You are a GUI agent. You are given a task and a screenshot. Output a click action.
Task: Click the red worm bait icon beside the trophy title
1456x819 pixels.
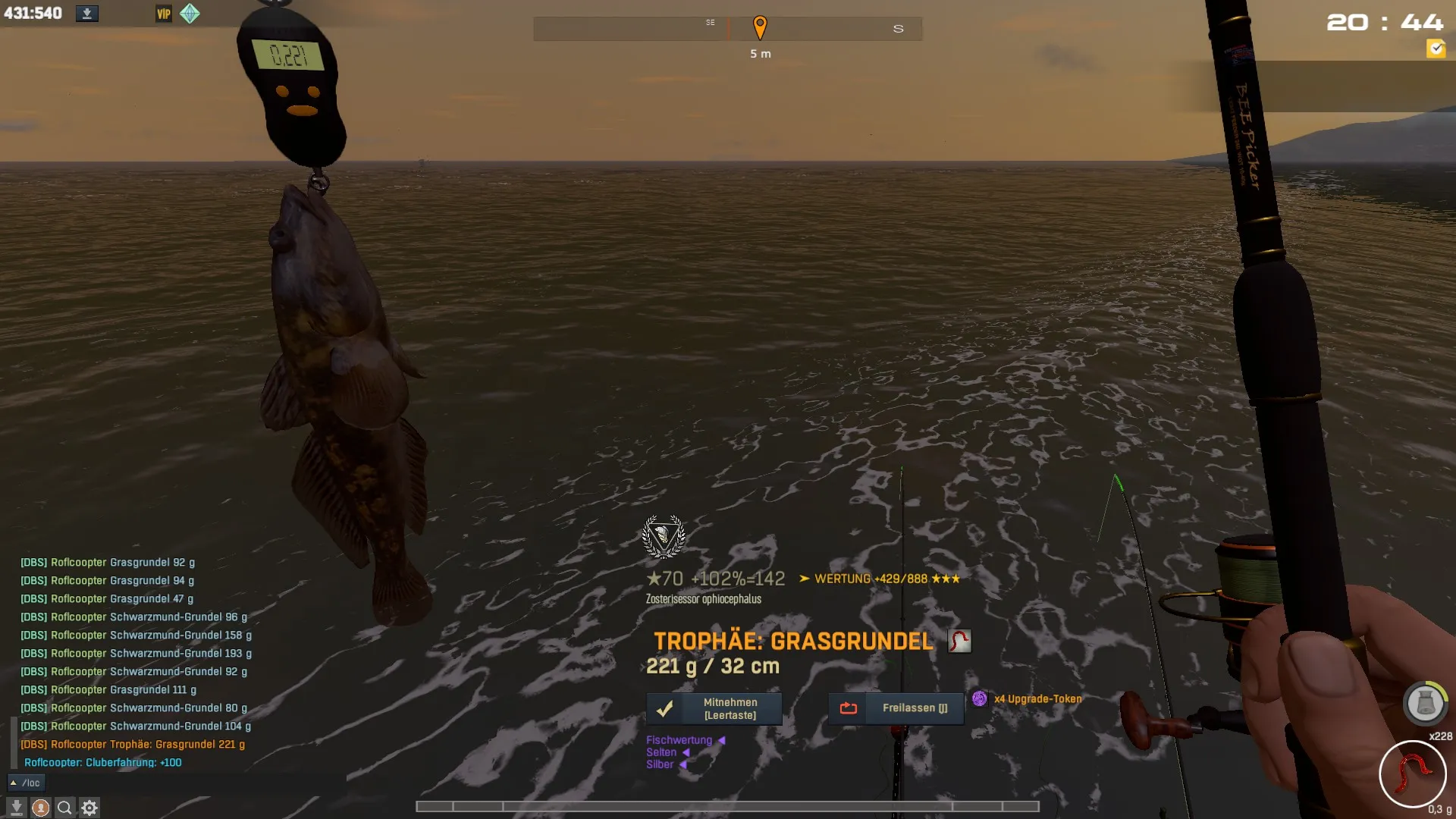pyautogui.click(x=959, y=641)
